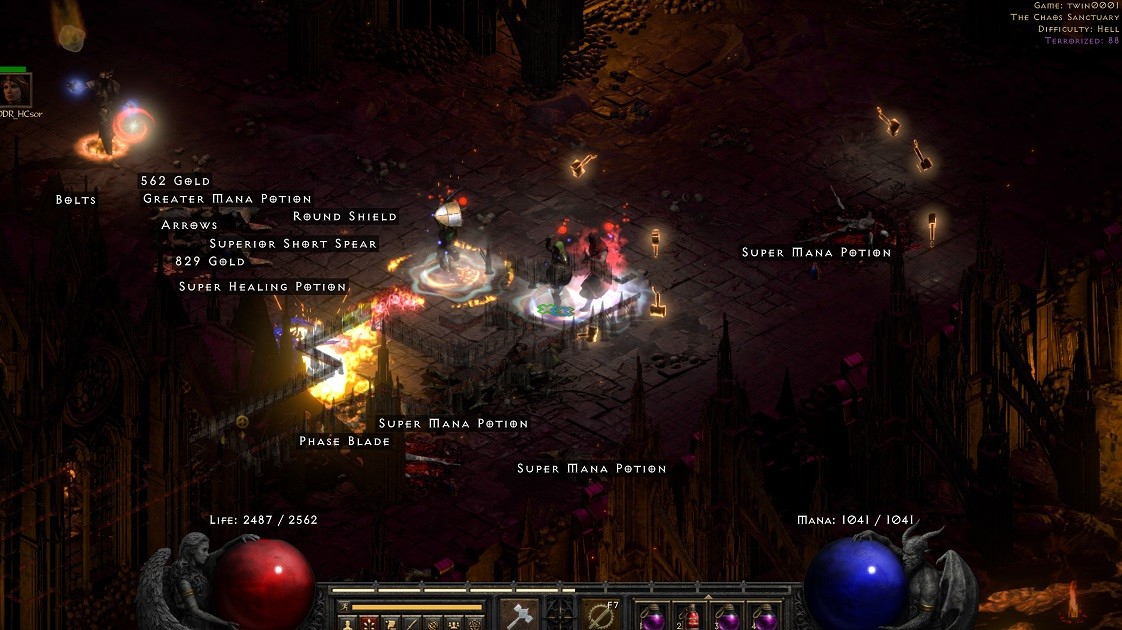Pick up the Super Healing Potion label
1122x630 pixels.
(x=262, y=287)
